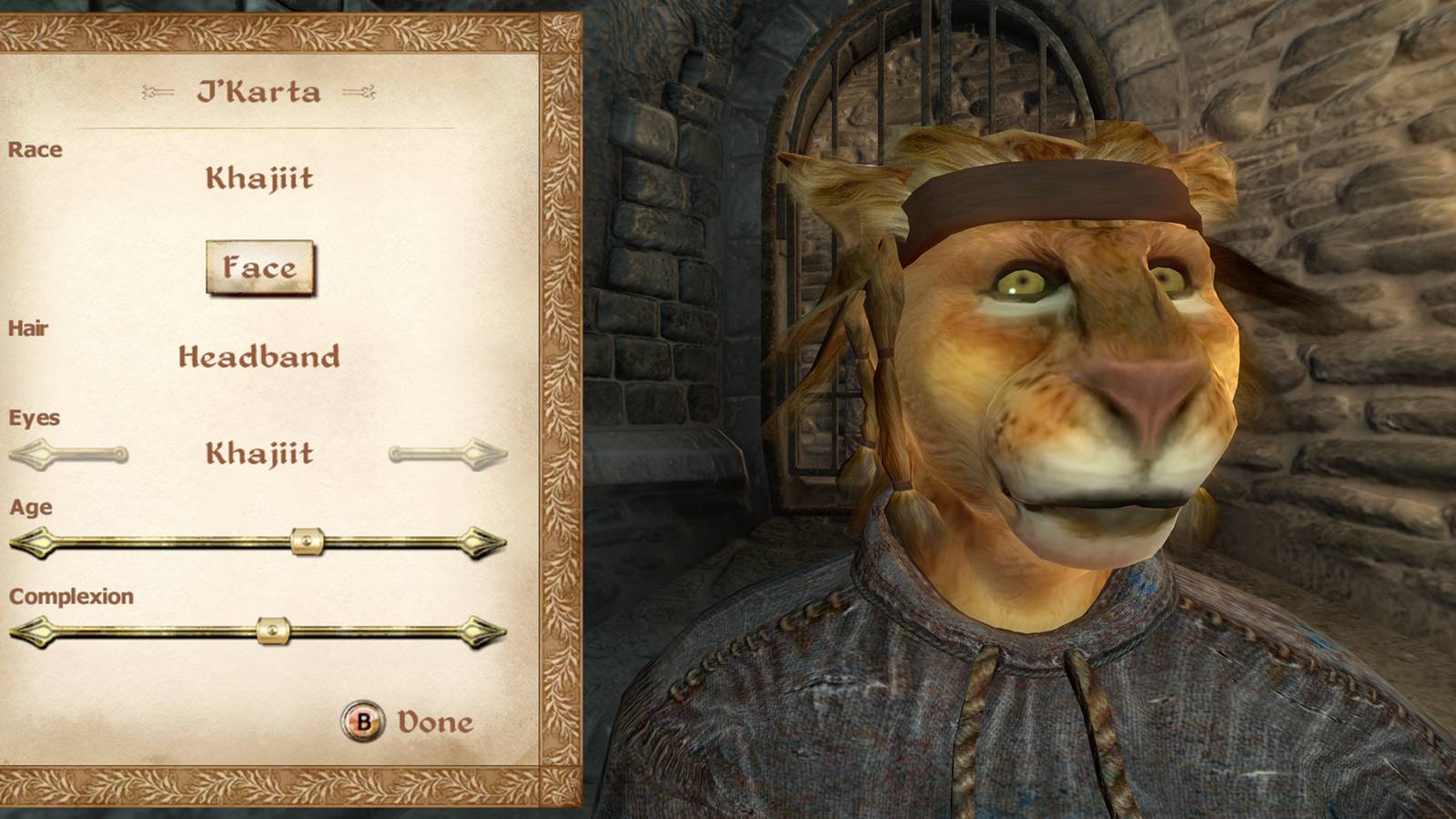This screenshot has width=1456, height=819.
Task: Click the arrowhead at left end of Age slider
Action: coord(32,543)
